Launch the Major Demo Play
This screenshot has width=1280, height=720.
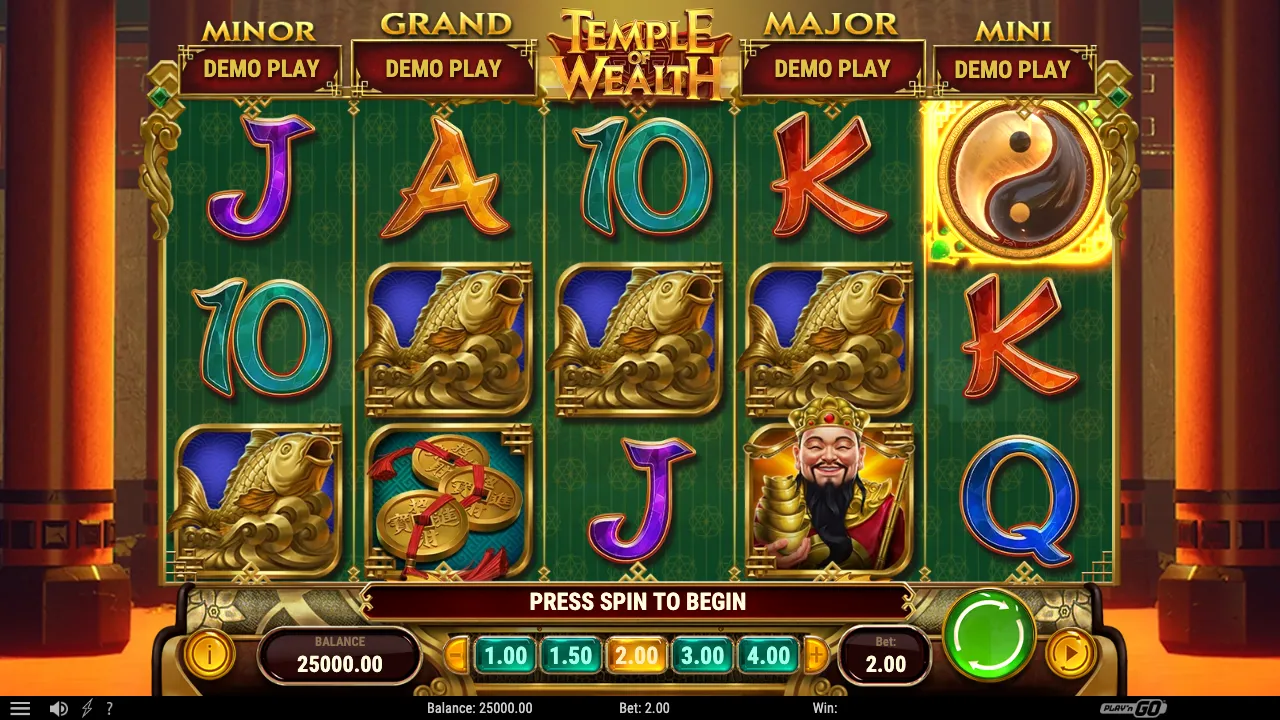(833, 70)
